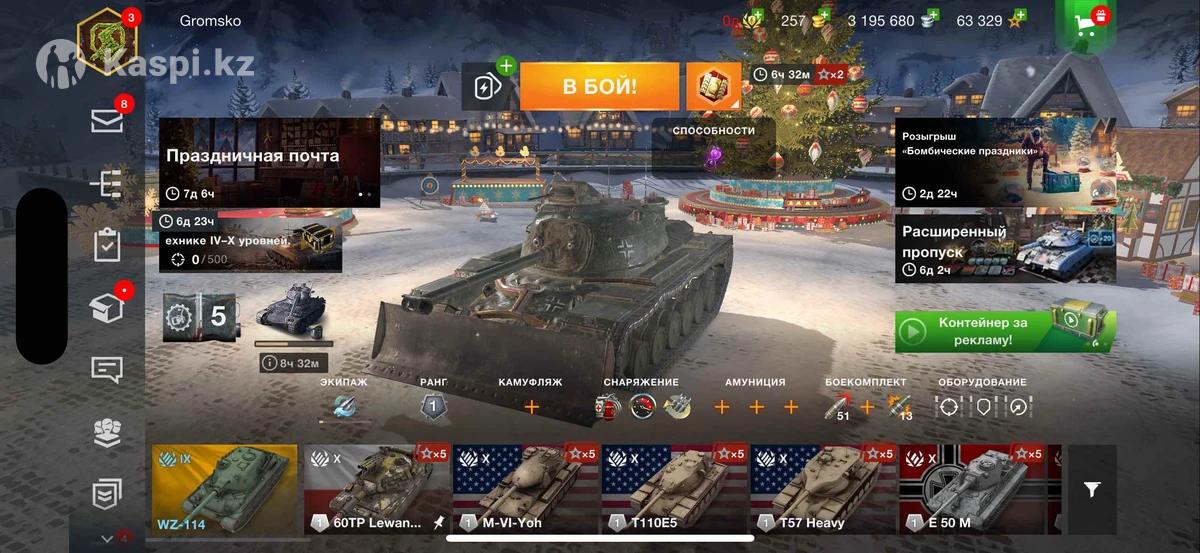The width and height of the screenshot is (1200, 553).
Task: Open the Расширенный пропуск offer
Action: coord(1004,247)
